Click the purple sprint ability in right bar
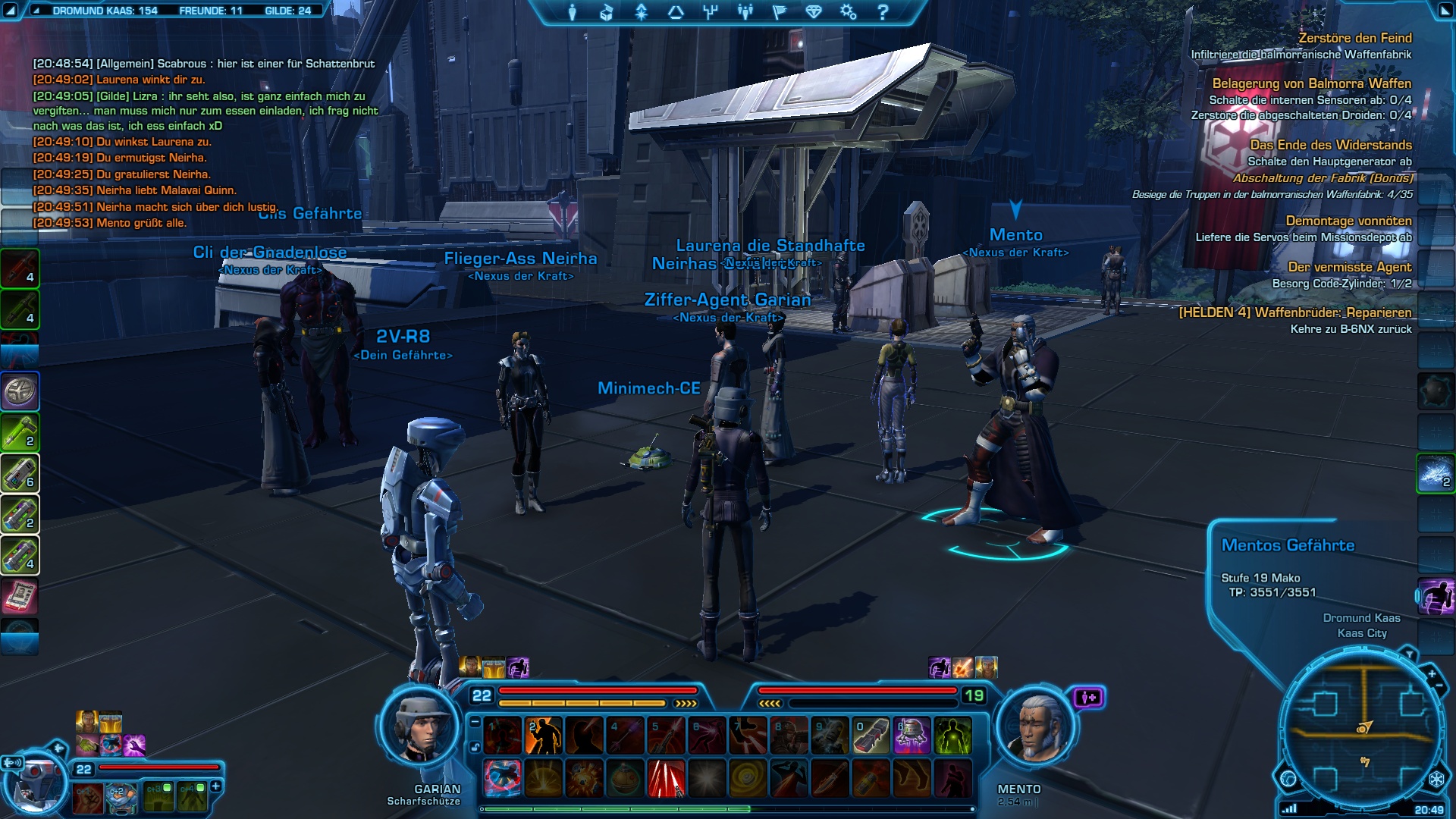Image resolution: width=1456 pixels, height=819 pixels. (1436, 596)
